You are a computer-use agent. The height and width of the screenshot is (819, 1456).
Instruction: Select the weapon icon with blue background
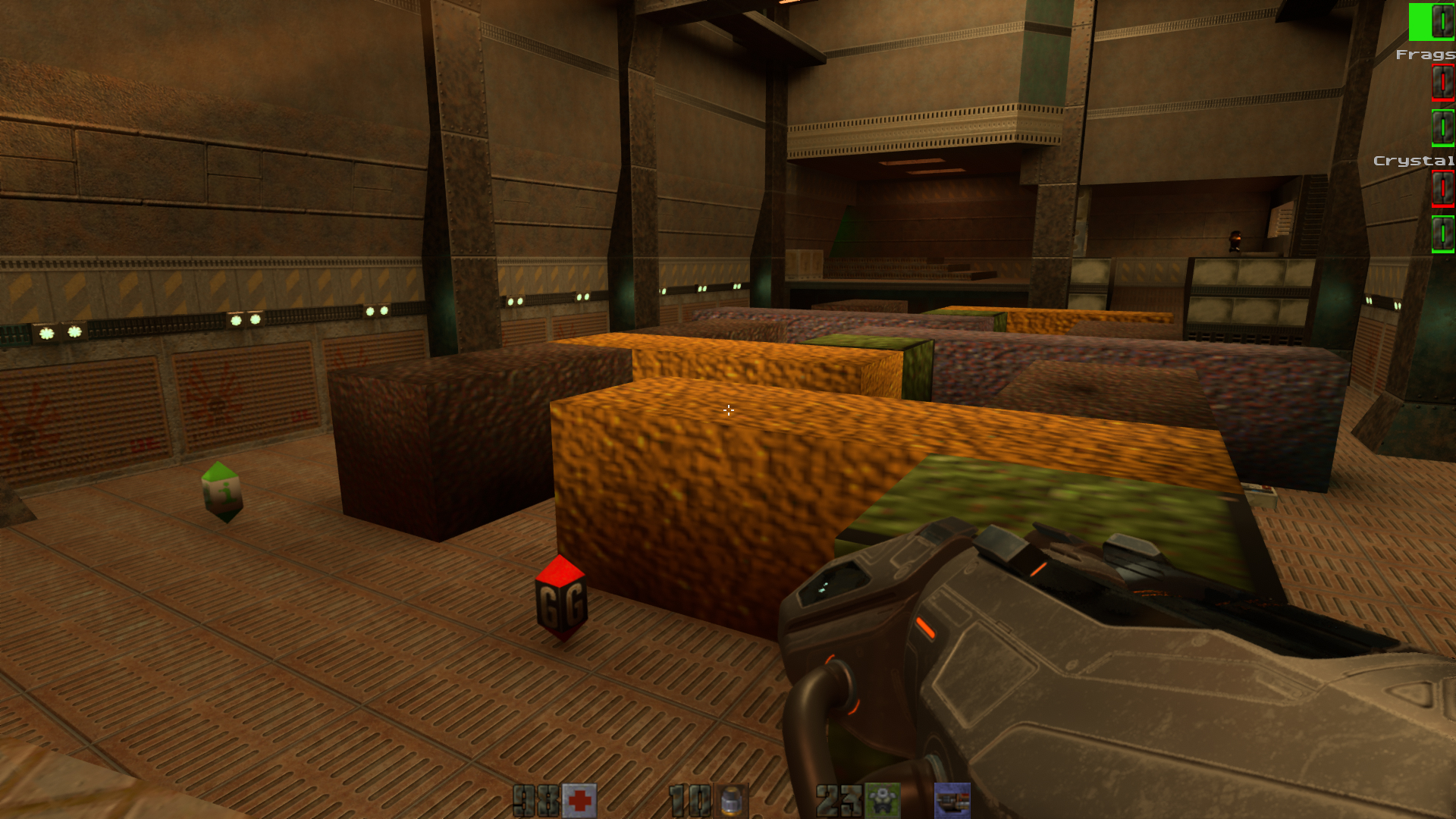point(952,801)
